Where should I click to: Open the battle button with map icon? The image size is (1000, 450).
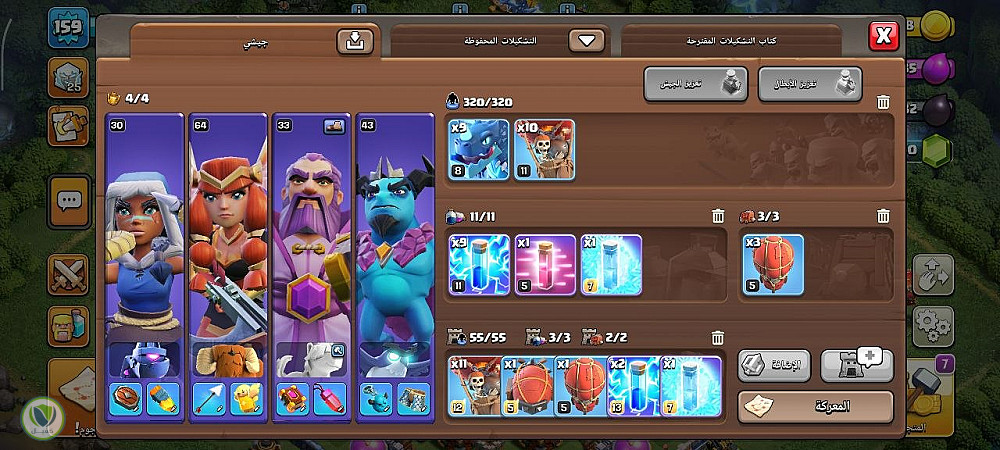click(815, 407)
